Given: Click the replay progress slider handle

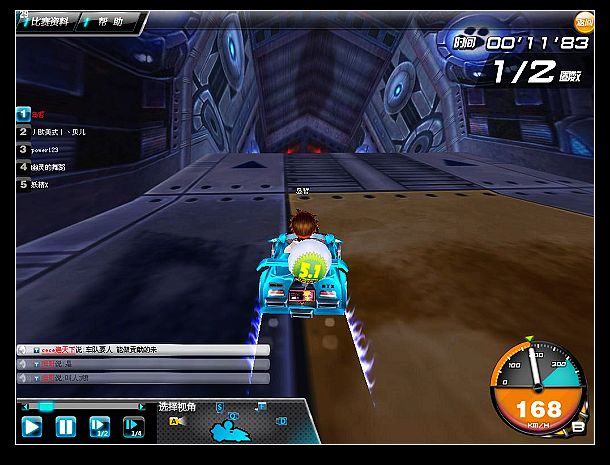Looking at the screenshot, I should pos(45,407).
